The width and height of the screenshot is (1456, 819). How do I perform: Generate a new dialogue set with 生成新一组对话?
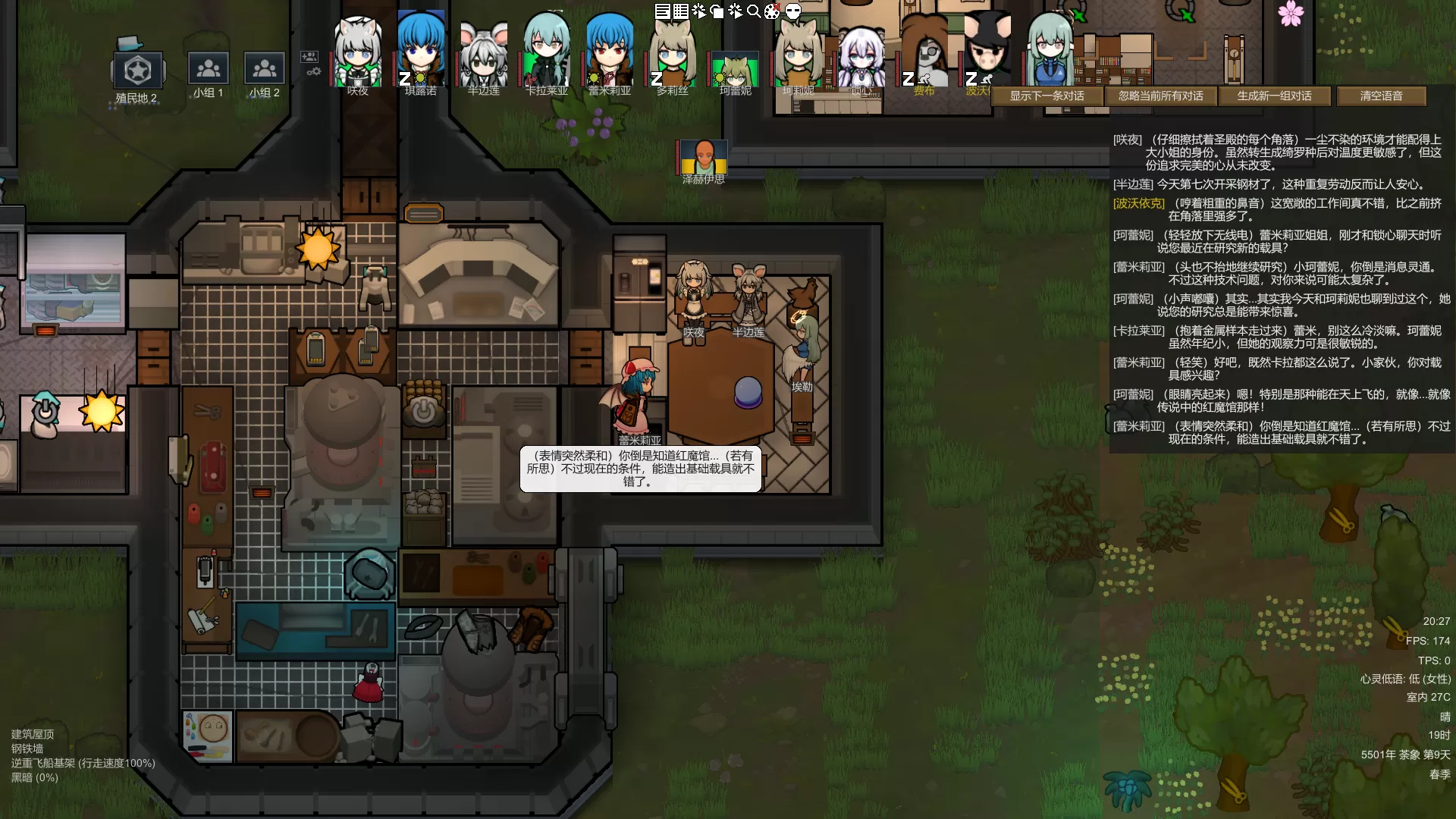point(1274,96)
